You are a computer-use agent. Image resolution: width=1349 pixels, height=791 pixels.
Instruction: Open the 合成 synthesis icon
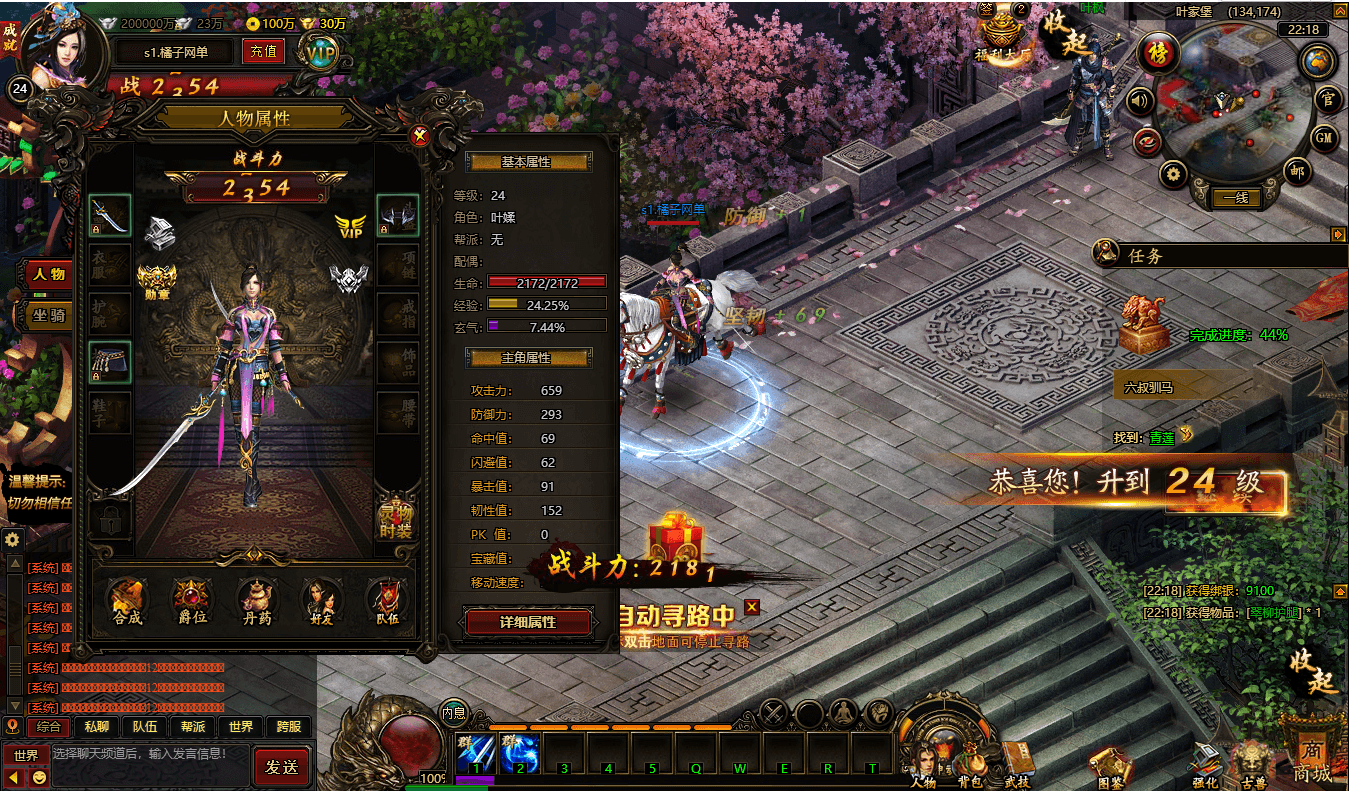[127, 600]
